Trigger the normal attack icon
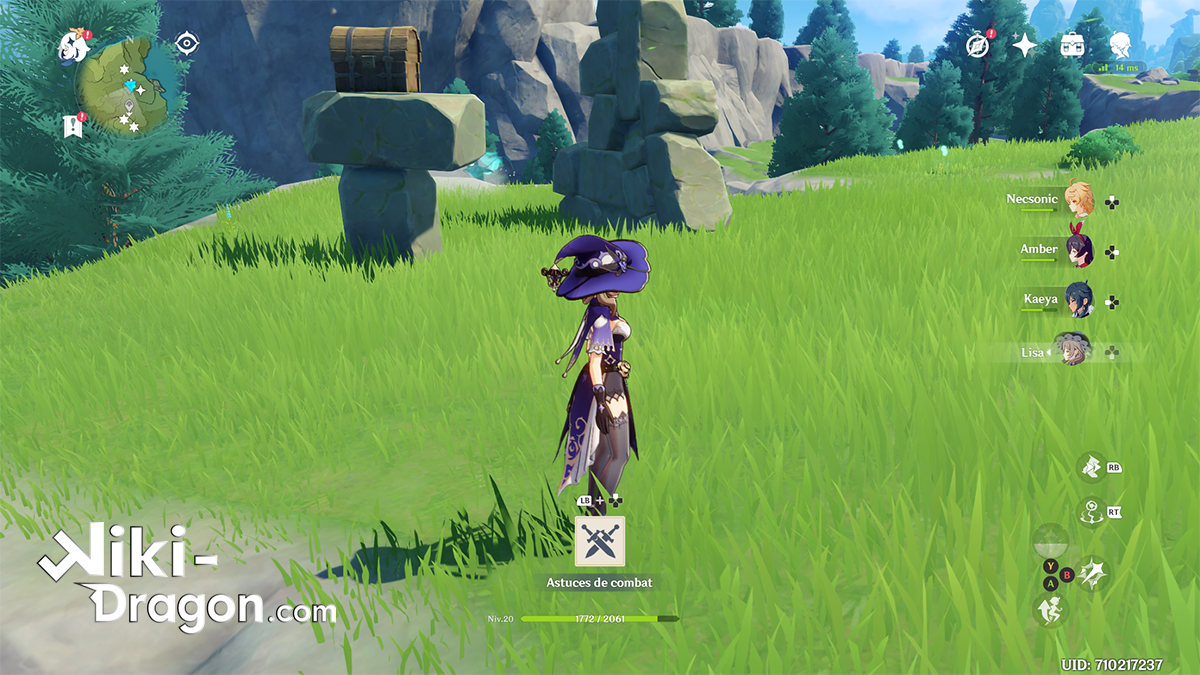This screenshot has height=675, width=1200. (1092, 573)
